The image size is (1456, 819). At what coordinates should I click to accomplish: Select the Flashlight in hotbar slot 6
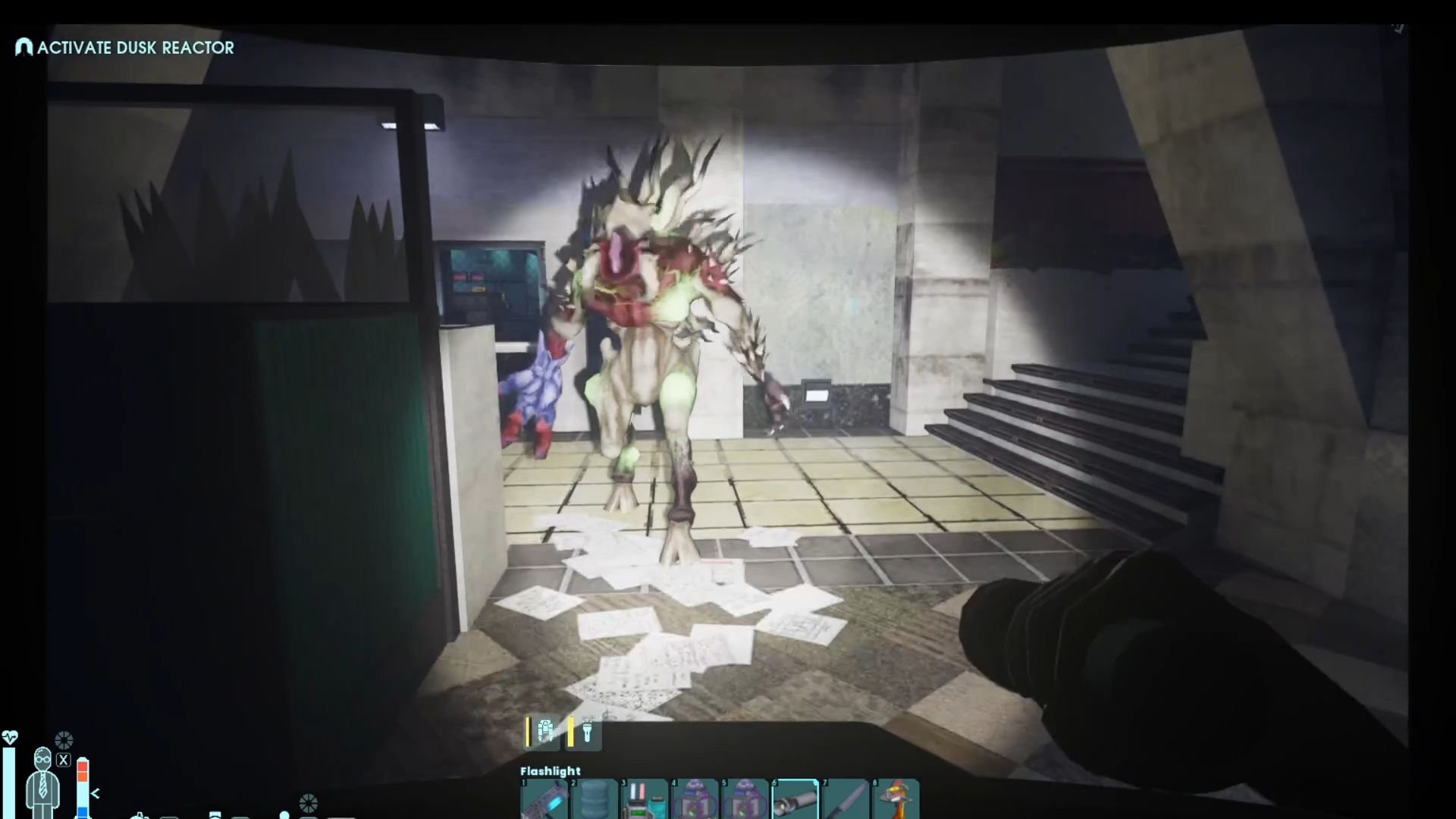(x=795, y=800)
